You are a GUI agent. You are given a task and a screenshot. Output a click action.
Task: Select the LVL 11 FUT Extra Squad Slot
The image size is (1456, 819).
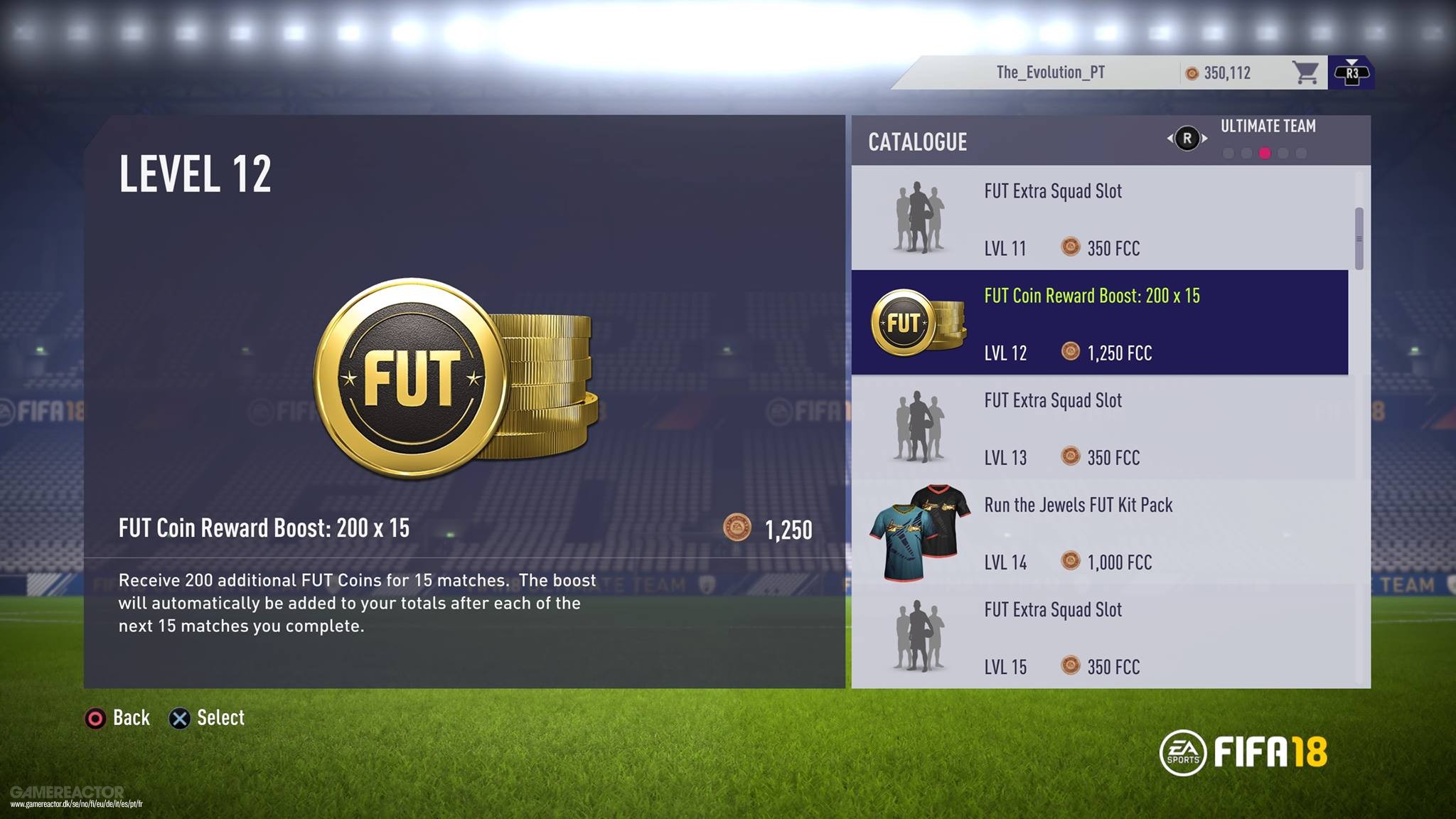pos(1099,218)
